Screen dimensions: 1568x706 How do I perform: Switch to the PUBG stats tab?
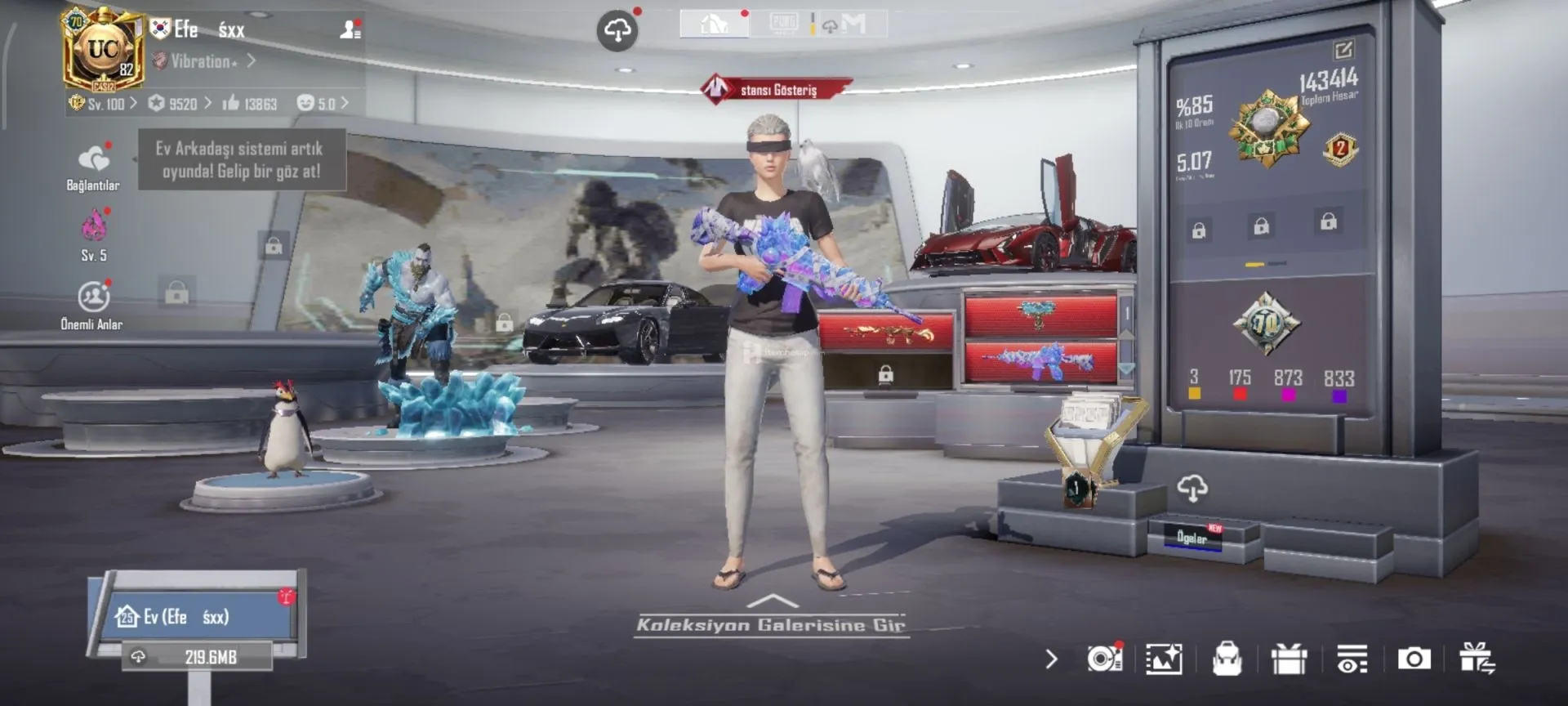(x=784, y=24)
